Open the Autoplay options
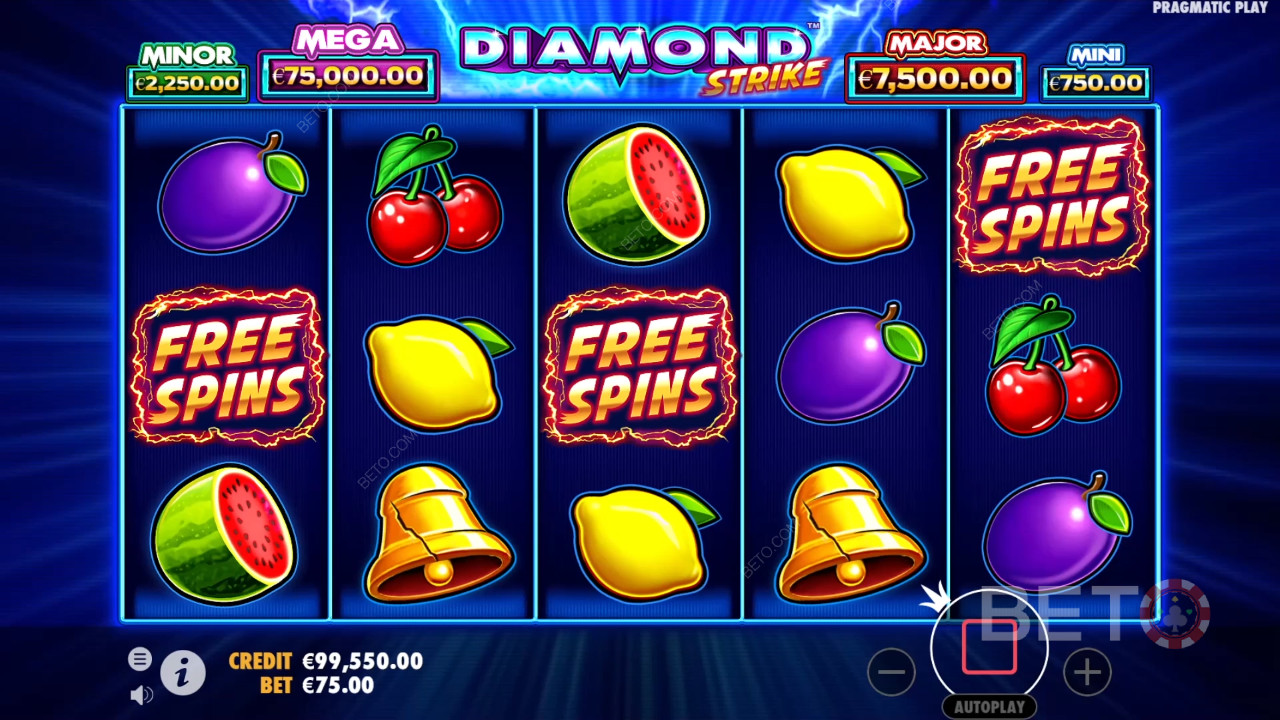Screen dimensions: 1280x720 pos(989,706)
